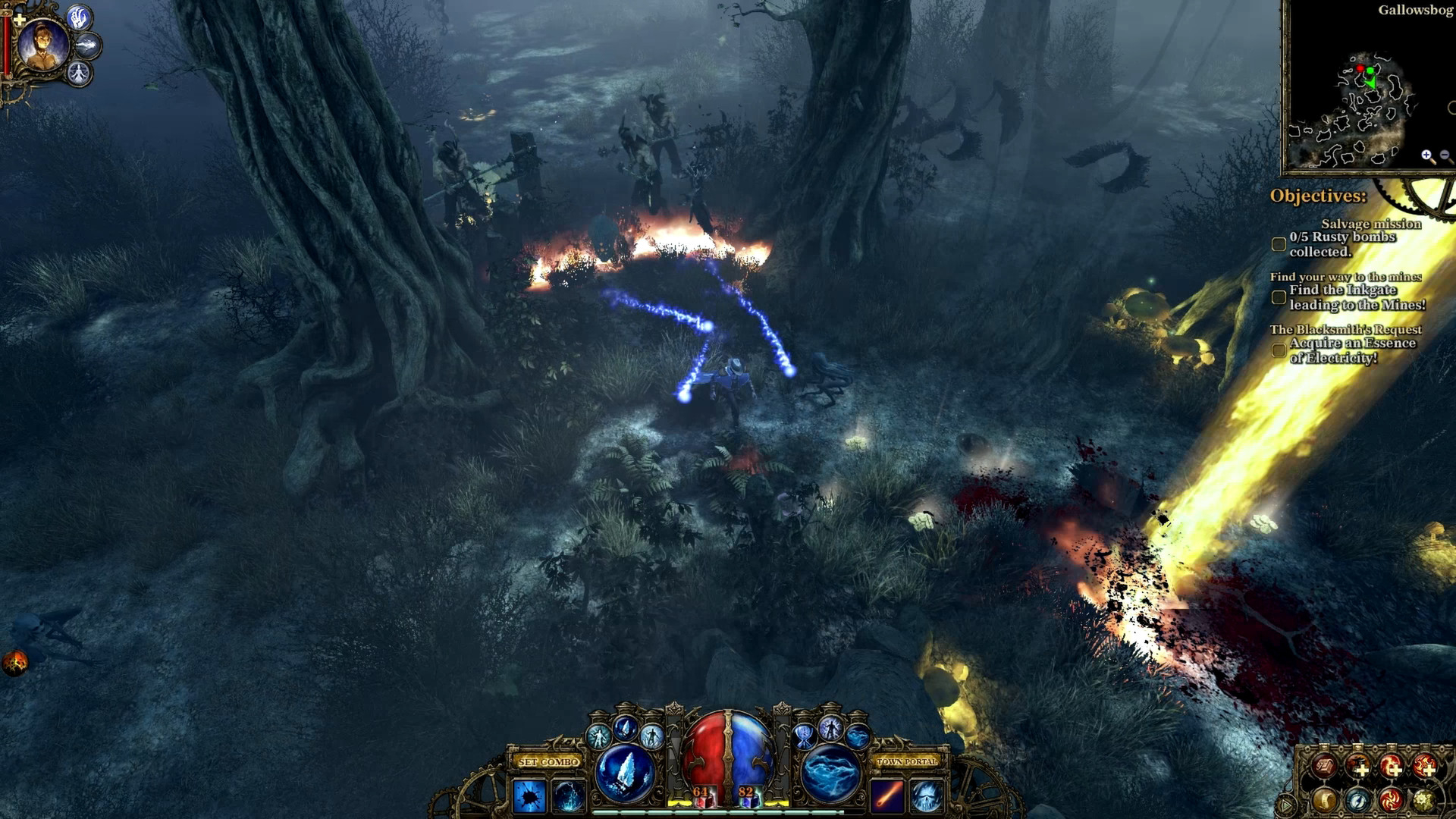
Task: Activate the ink splash skill icon
Action: pyautogui.click(x=529, y=796)
